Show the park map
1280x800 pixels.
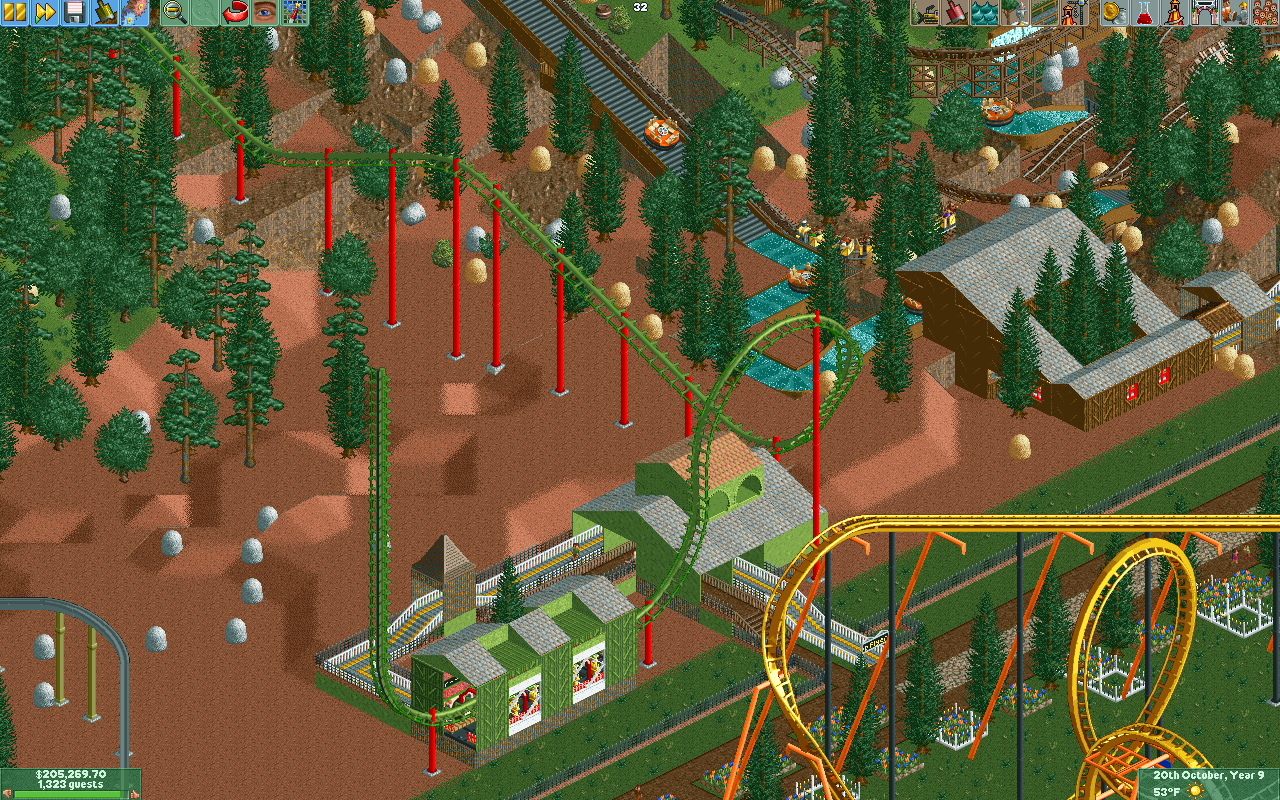[x=294, y=13]
